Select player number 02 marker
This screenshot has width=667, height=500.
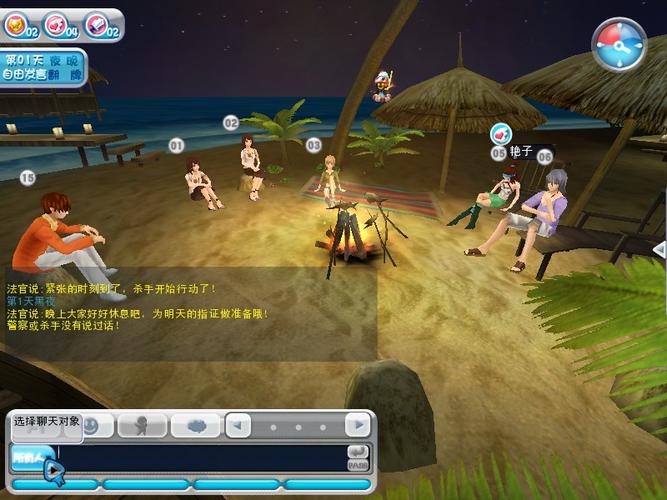231,123
